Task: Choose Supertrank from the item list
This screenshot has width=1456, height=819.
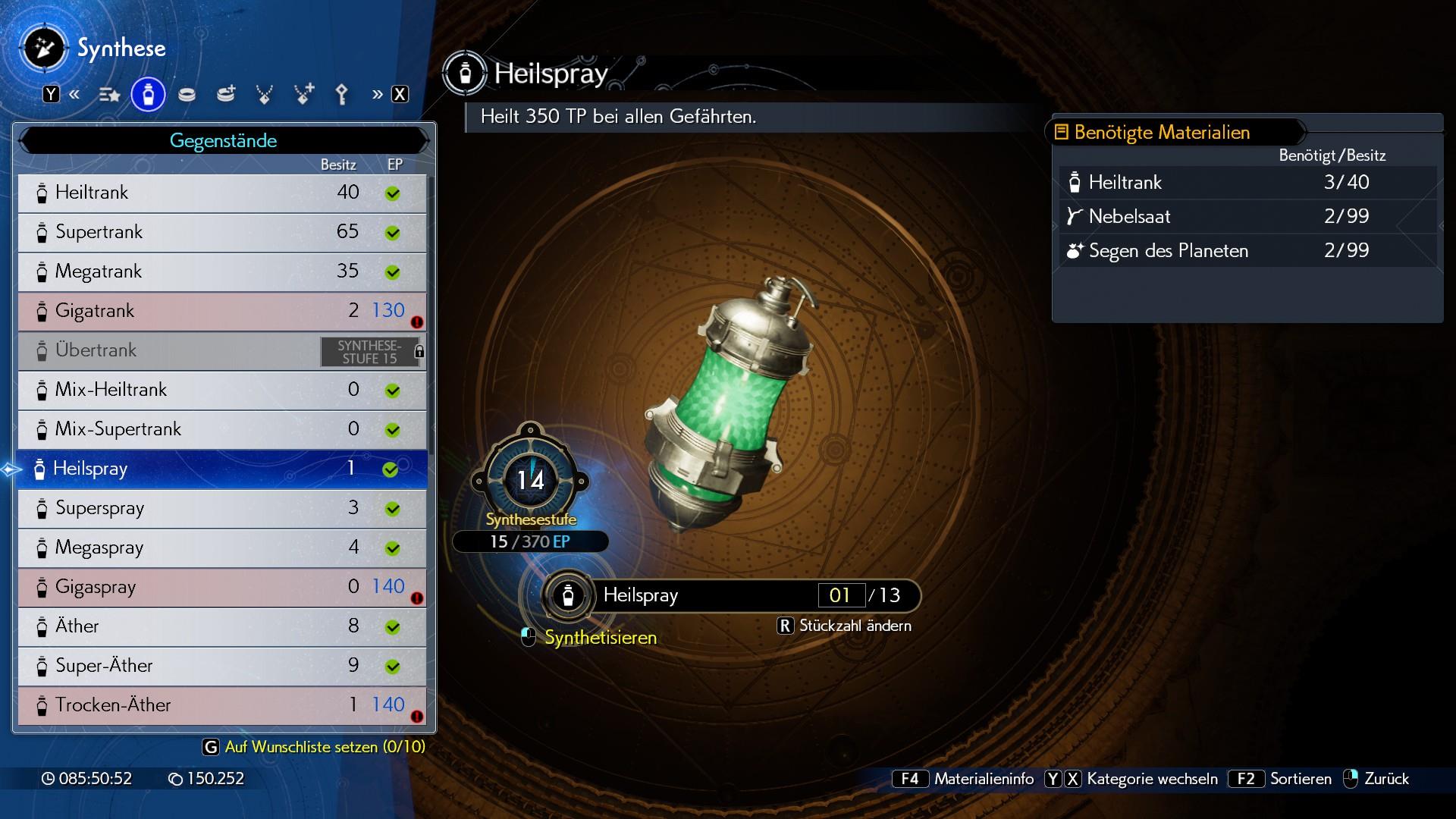Action: pyautogui.click(x=221, y=232)
